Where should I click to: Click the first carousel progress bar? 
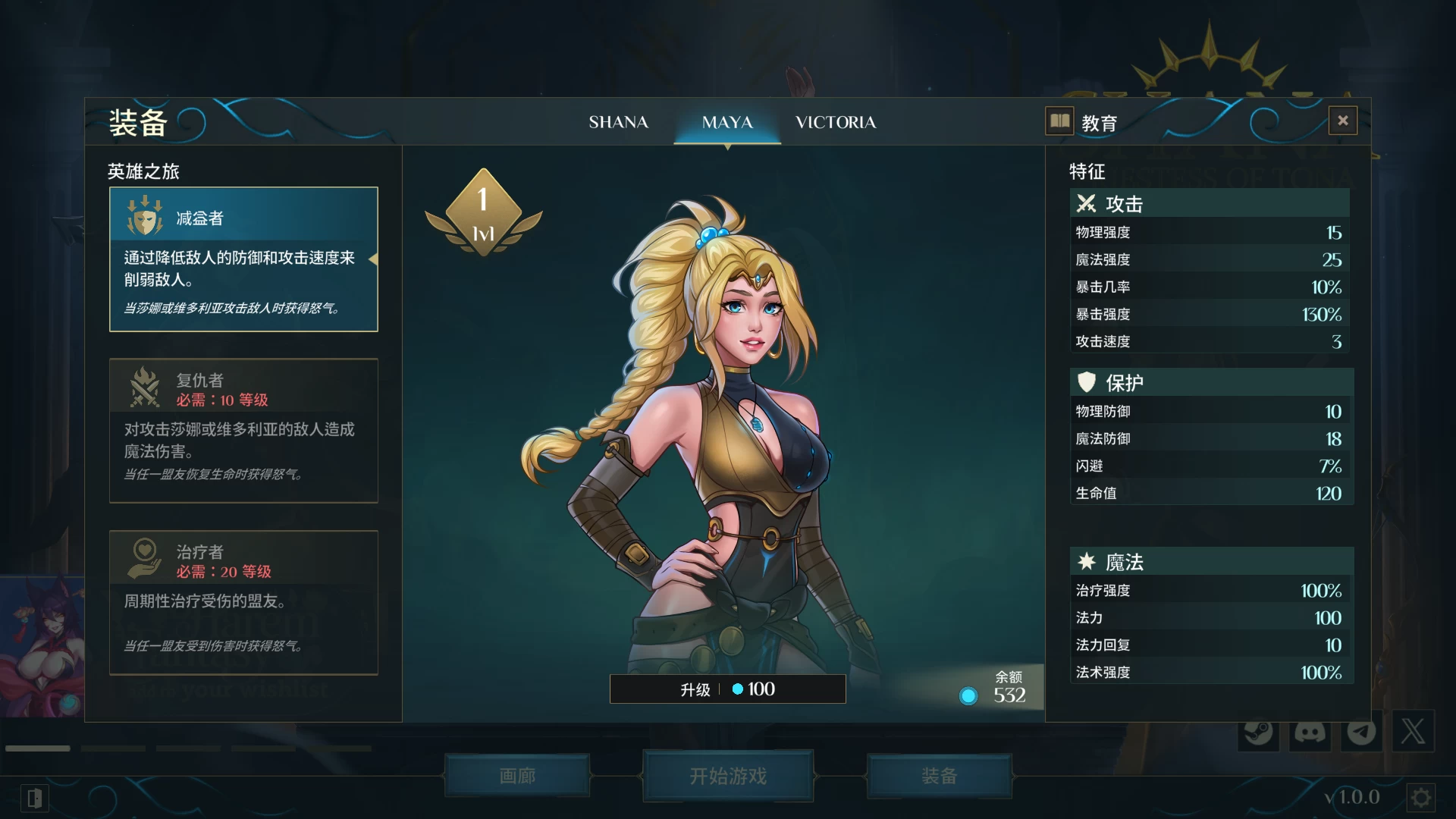tap(36, 747)
